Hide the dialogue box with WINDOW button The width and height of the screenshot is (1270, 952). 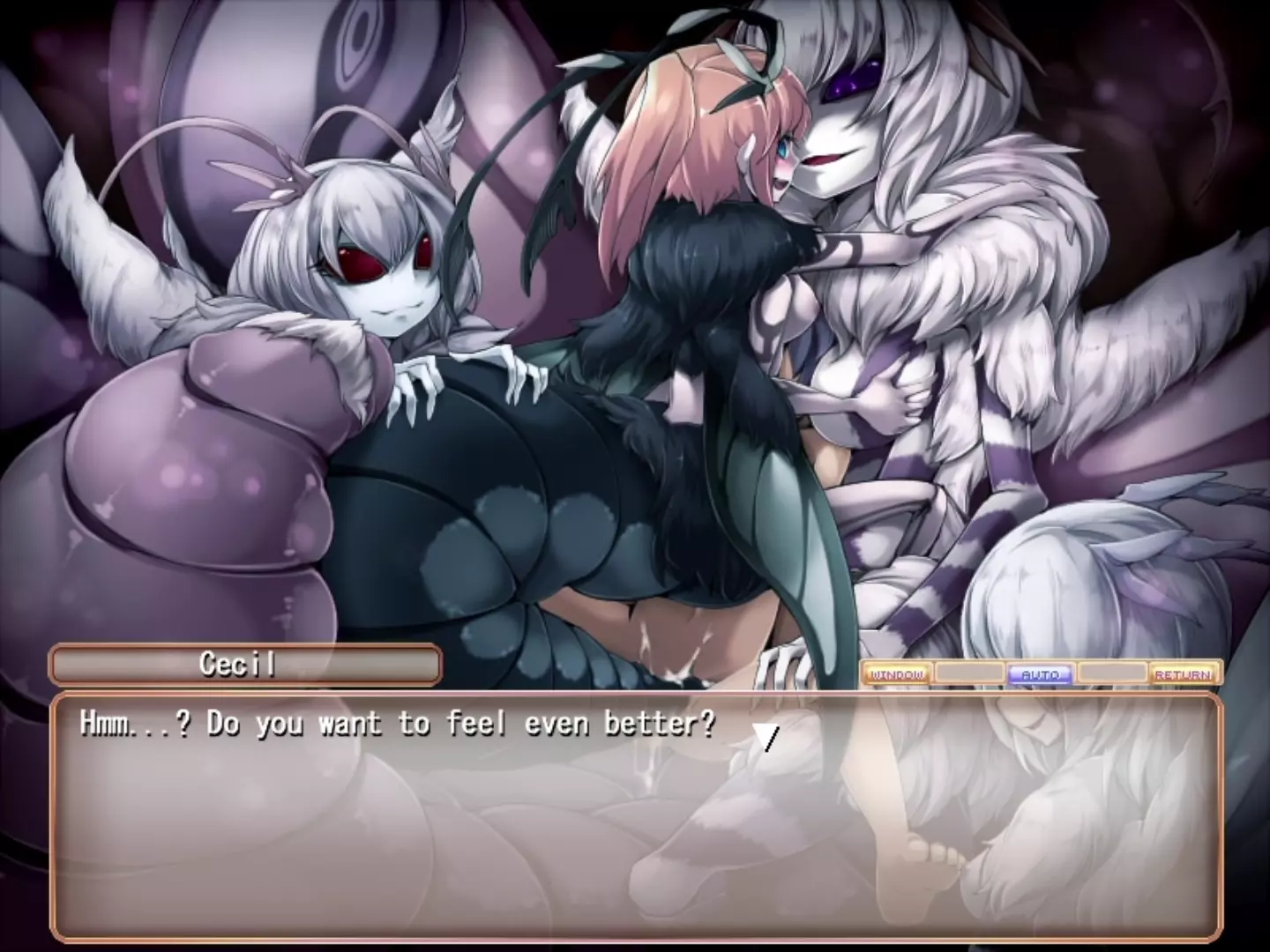point(897,674)
